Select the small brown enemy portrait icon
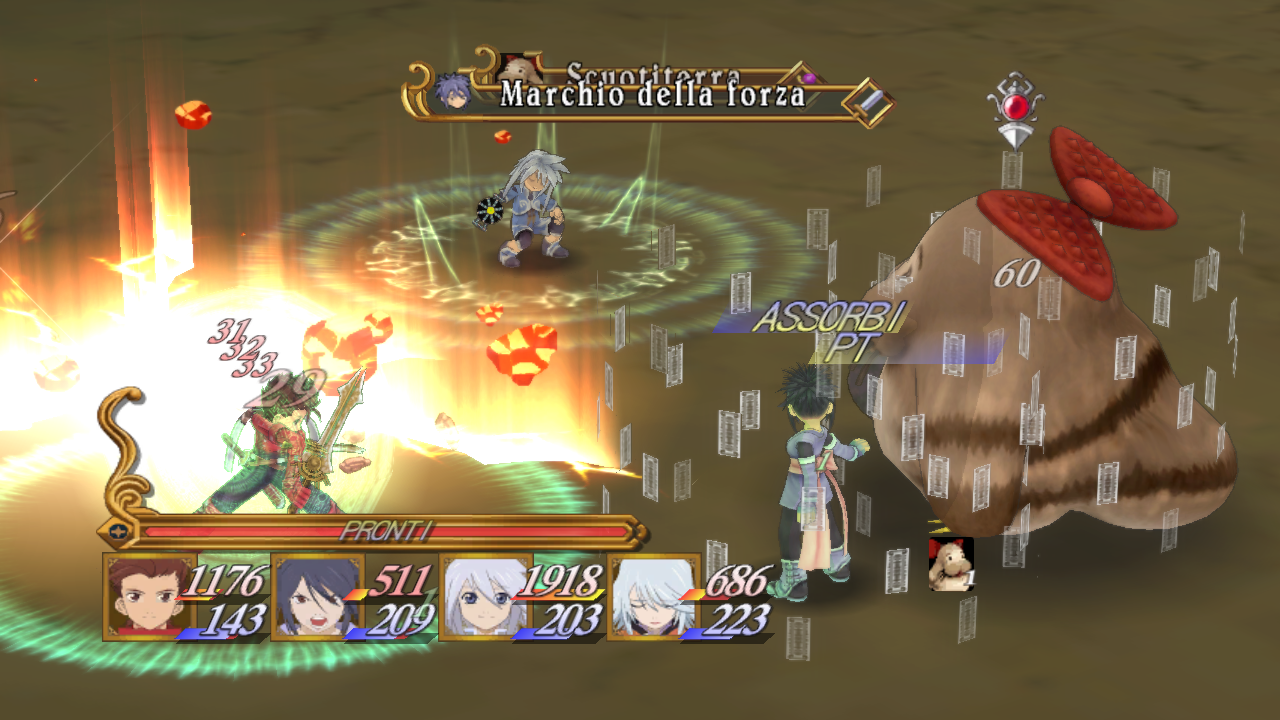This screenshot has height=720, width=1280. [x=950, y=564]
